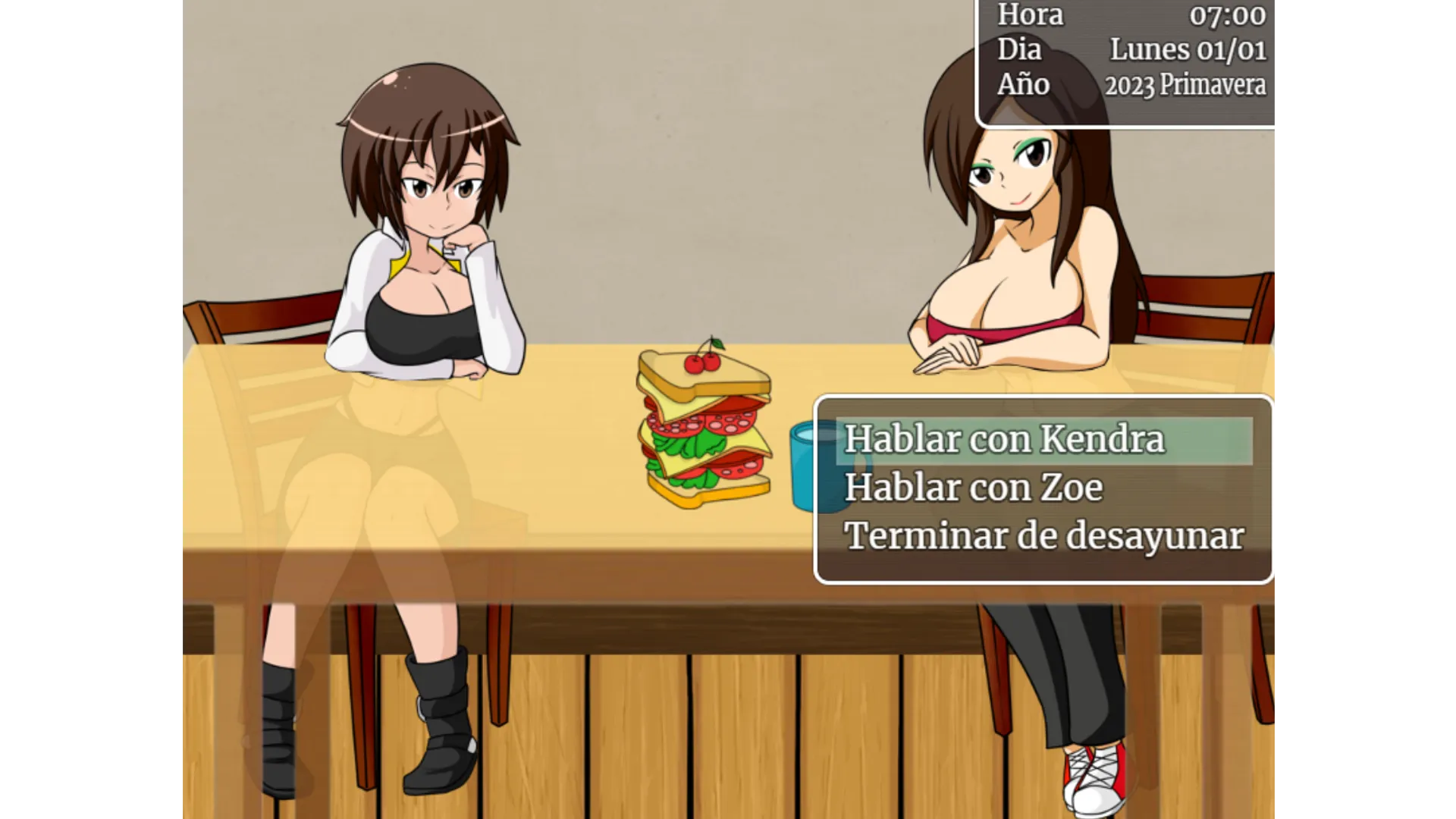The height and width of the screenshot is (819, 1456).
Task: Choose "Hablar con Kendra" option
Action: [x=1004, y=440]
